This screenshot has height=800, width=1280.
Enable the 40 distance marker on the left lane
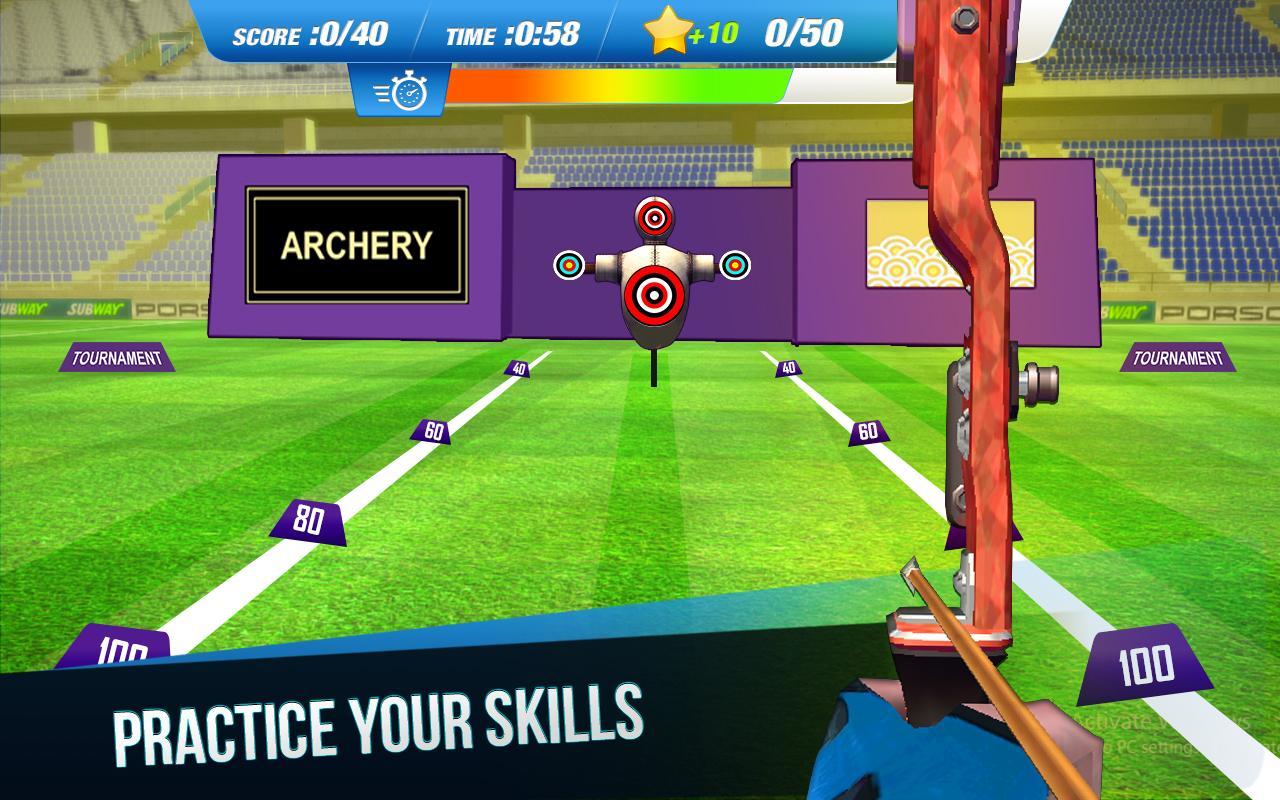(519, 370)
